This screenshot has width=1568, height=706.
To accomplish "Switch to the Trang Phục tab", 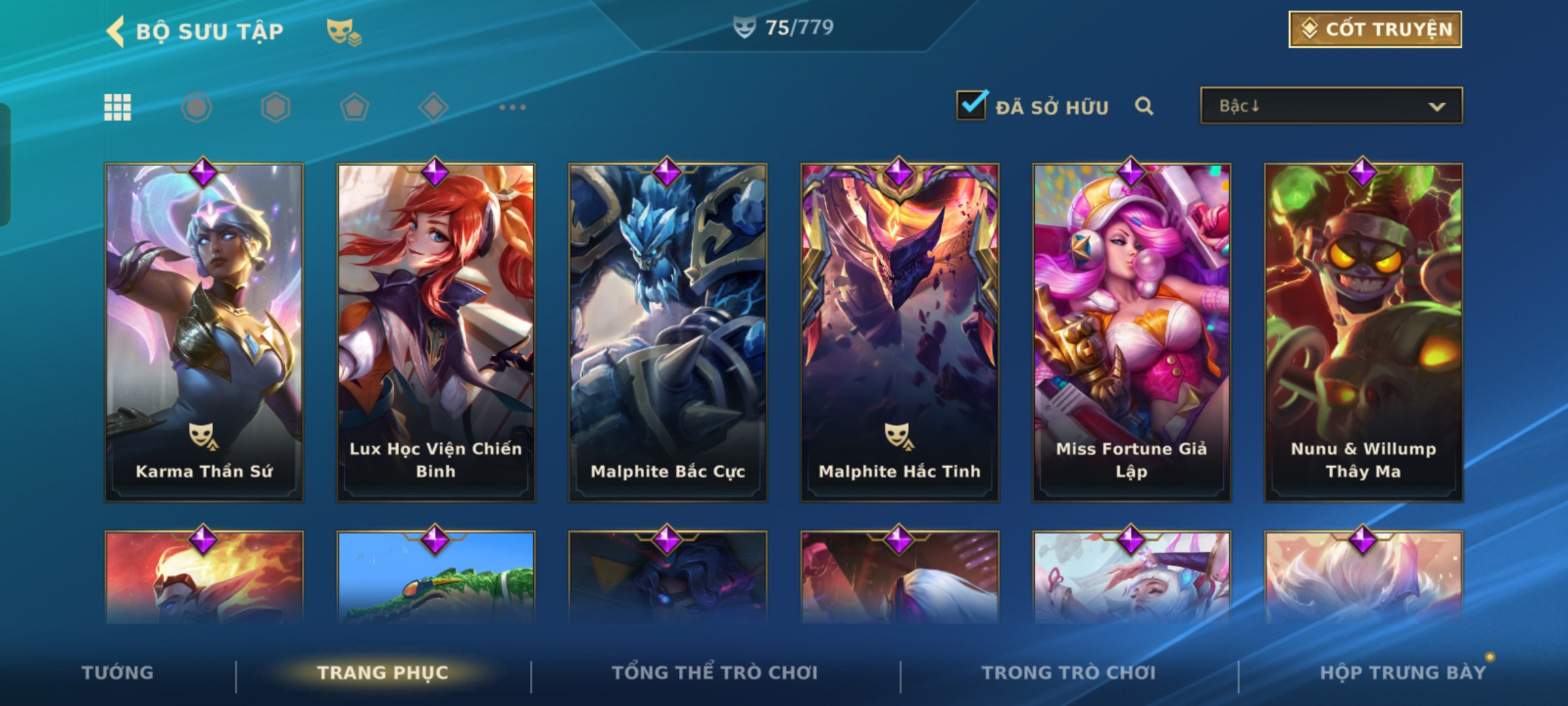I will [x=383, y=673].
